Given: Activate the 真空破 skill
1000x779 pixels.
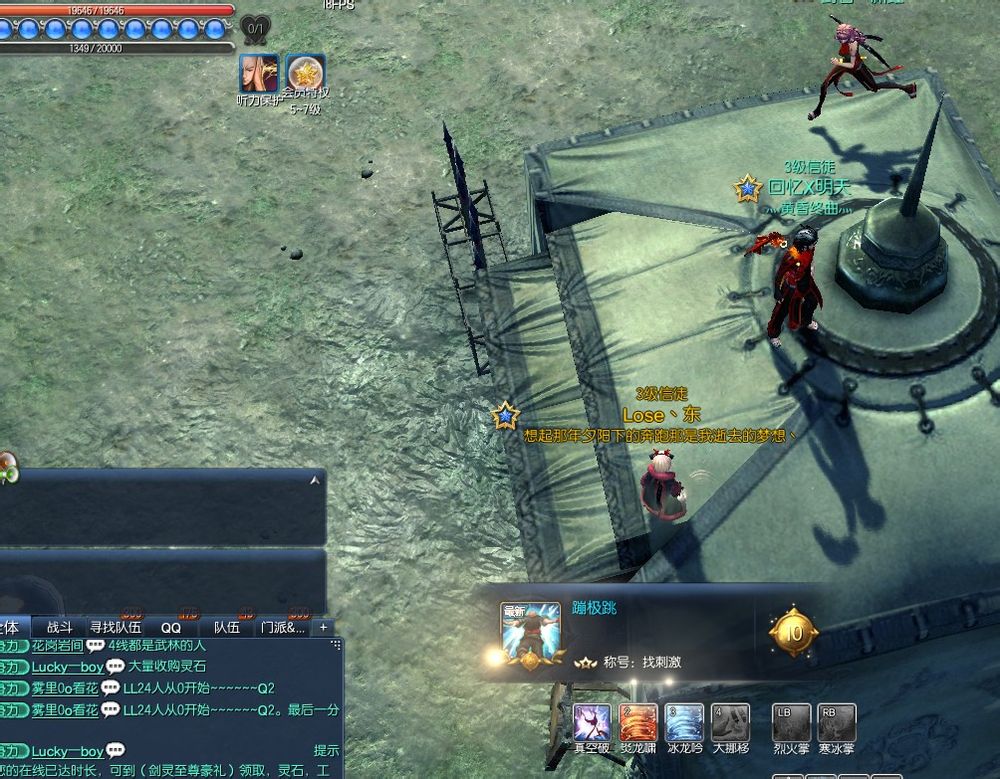Looking at the screenshot, I should [x=592, y=722].
